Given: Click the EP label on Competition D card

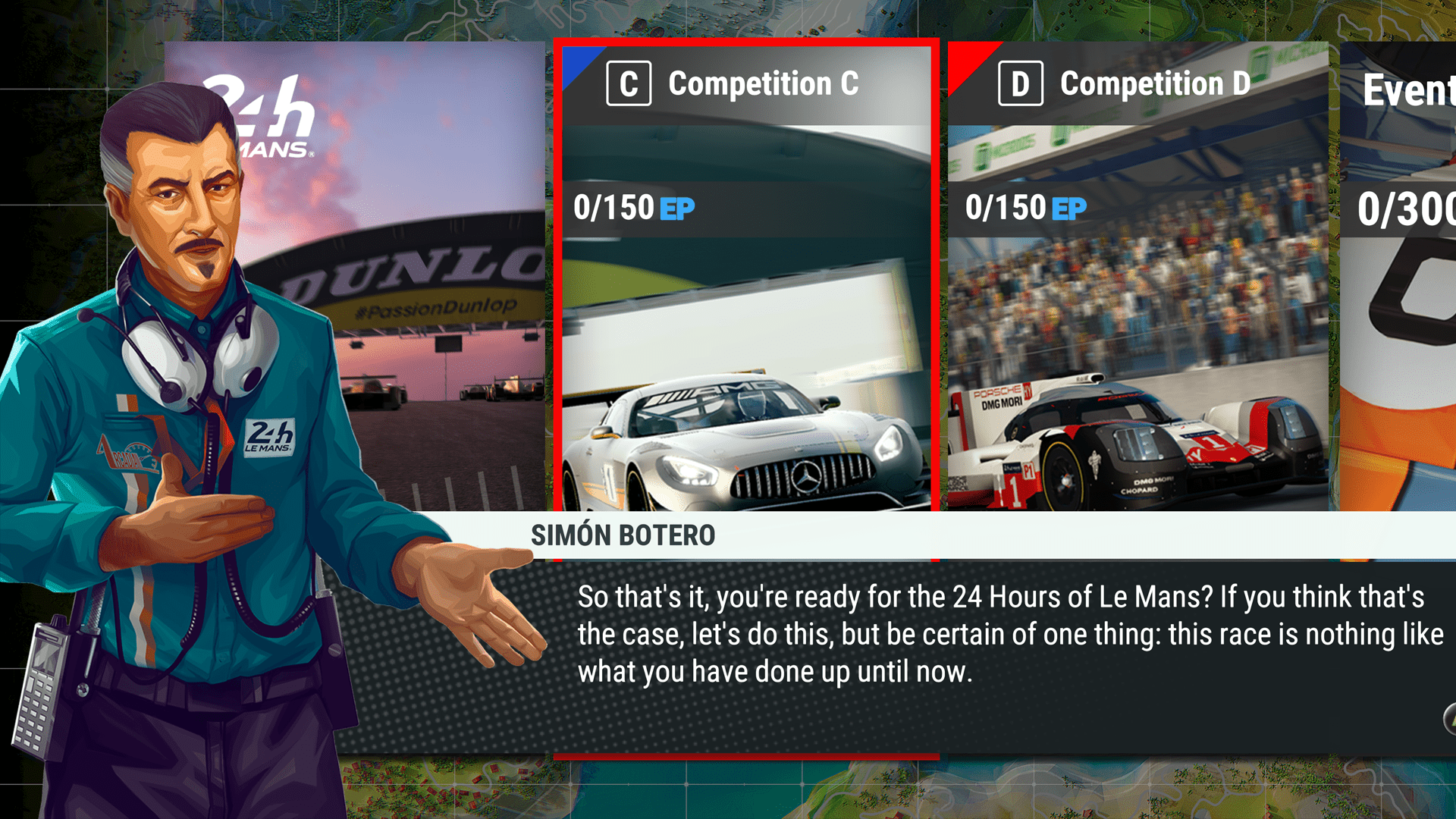Looking at the screenshot, I should pos(1070,207).
